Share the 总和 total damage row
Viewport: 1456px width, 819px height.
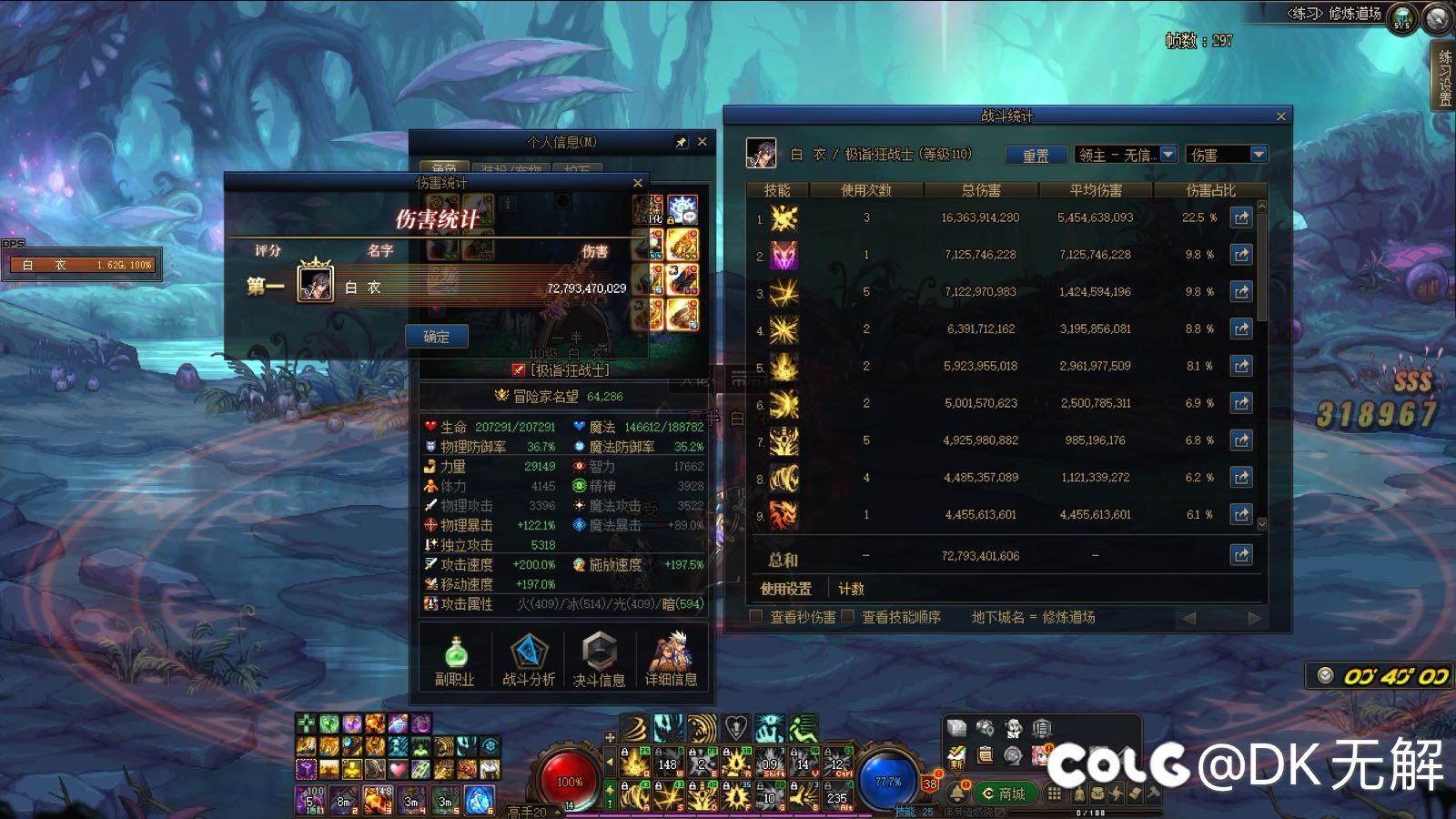[1241, 555]
